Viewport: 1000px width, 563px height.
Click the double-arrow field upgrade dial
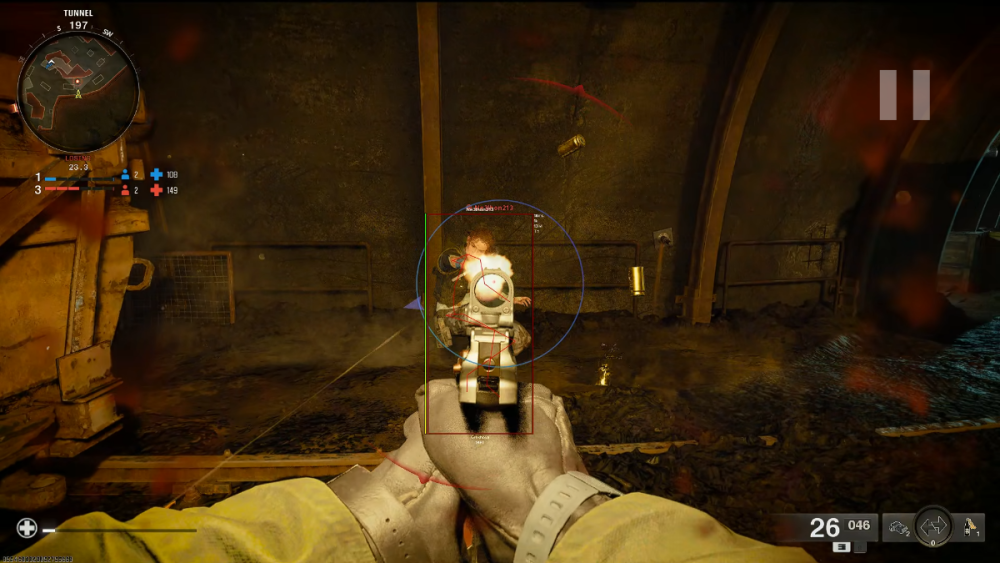(x=933, y=526)
